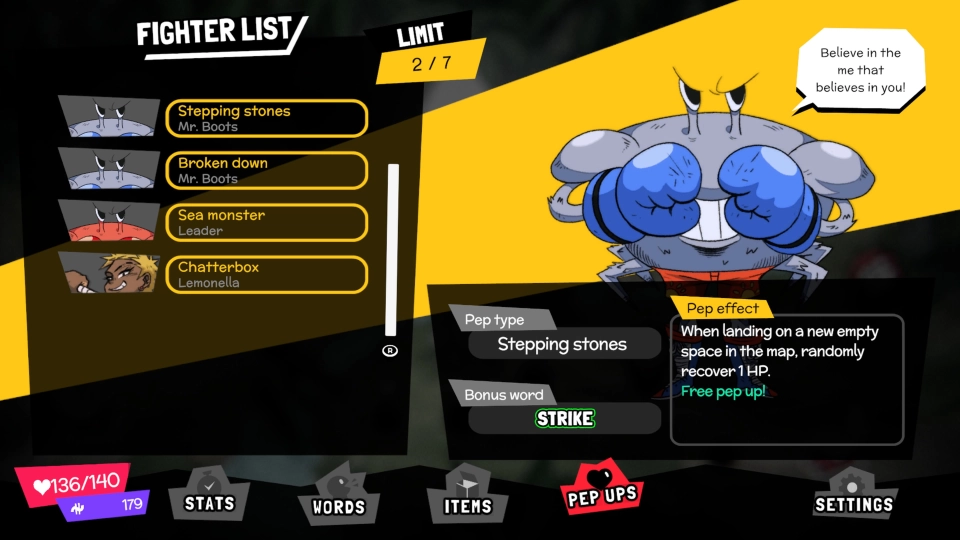Show the Pep Ups tab
The image size is (960, 540).
coord(602,493)
